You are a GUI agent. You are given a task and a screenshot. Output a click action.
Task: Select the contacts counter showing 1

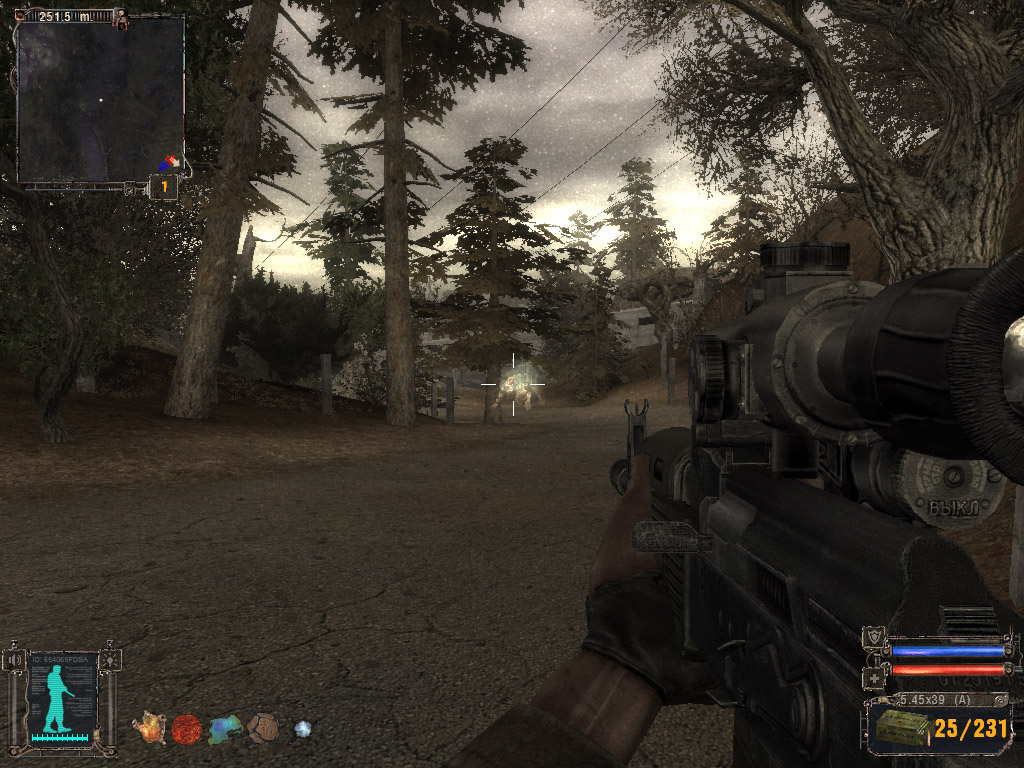tap(163, 187)
